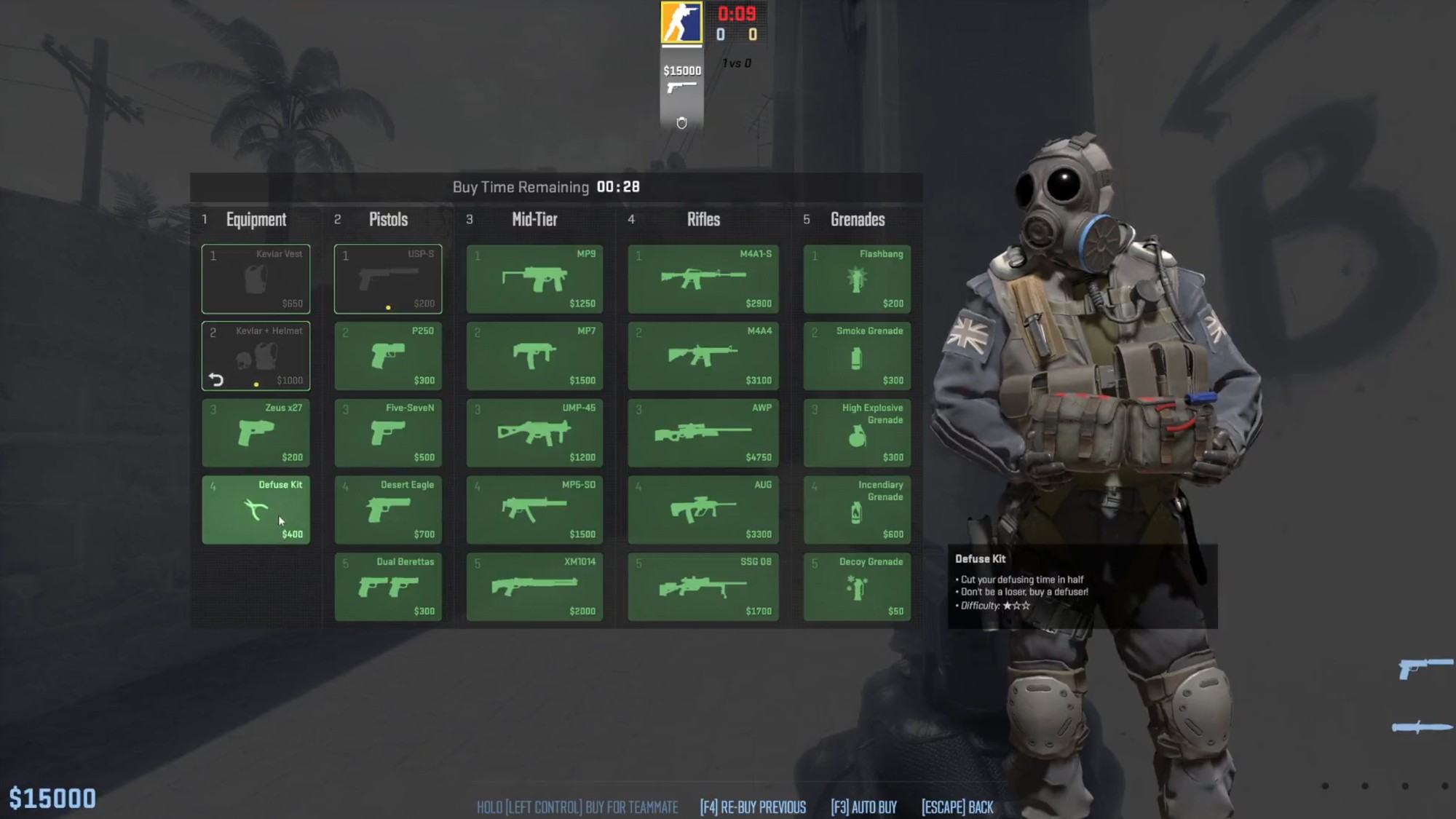
Task: Purchase the SSG 08 sniper
Action: 703,587
